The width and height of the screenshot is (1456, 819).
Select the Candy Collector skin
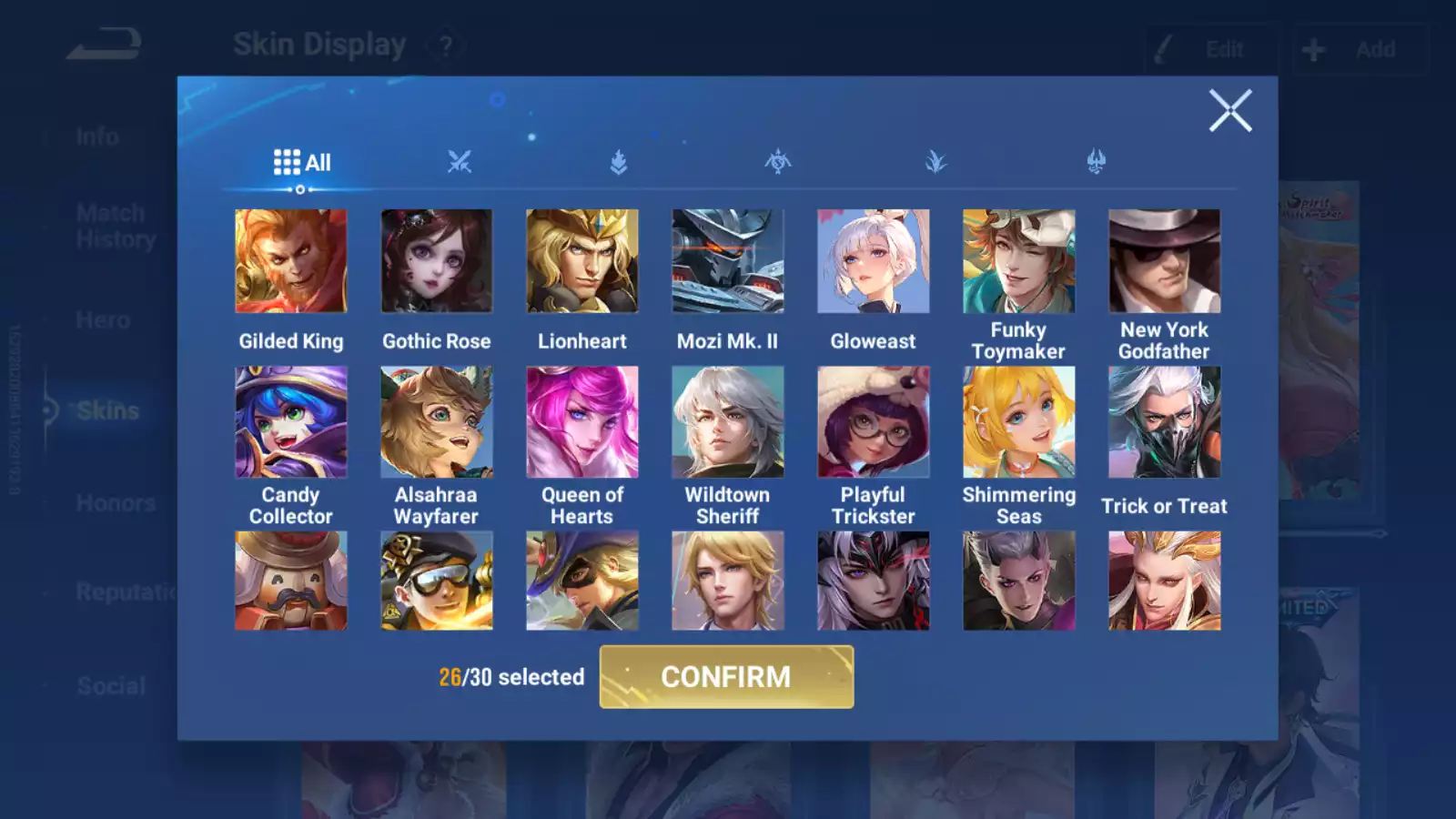pos(291,422)
